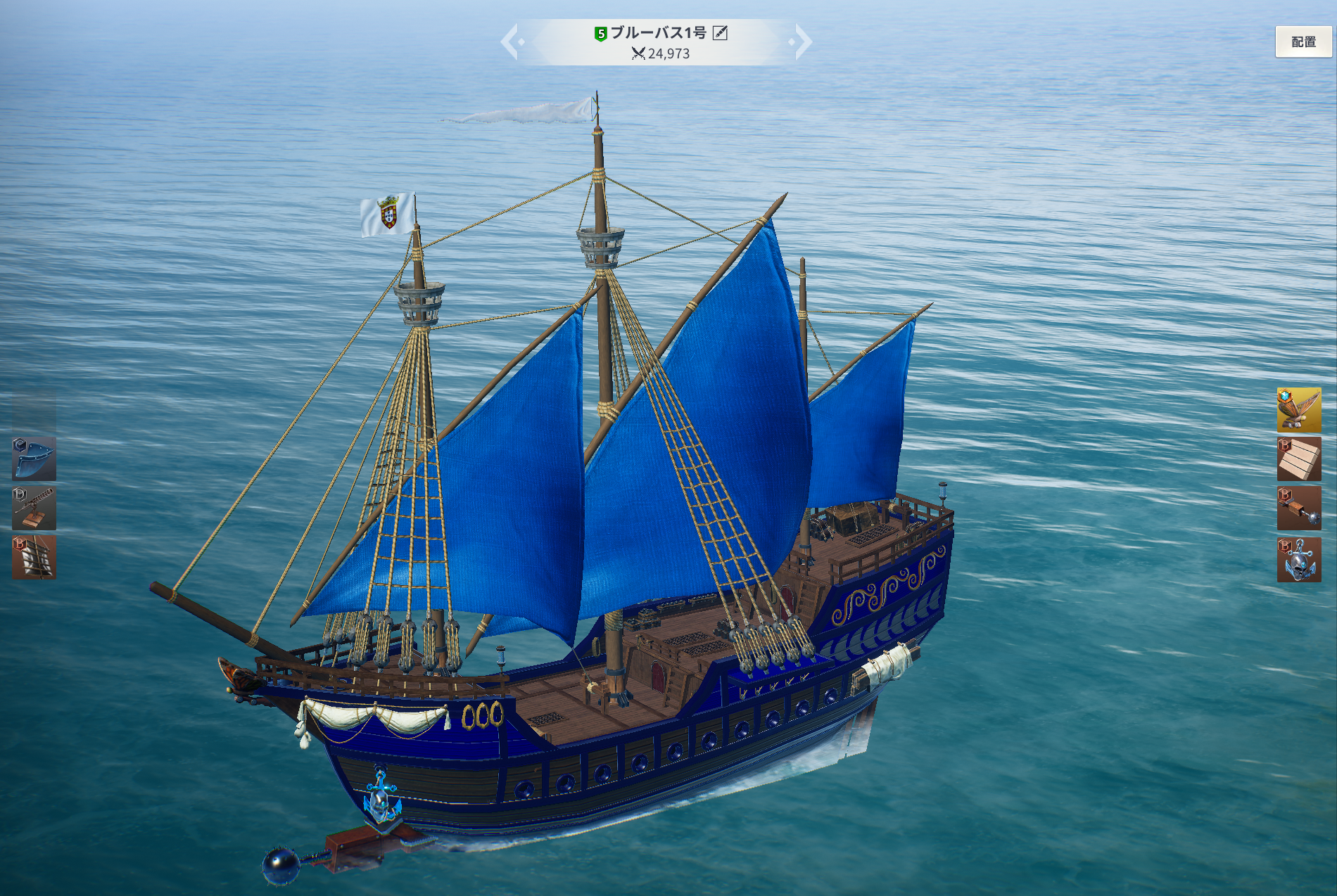1337x896 pixels.
Task: Select the D-grade deck gun slot
Action: tap(34, 508)
